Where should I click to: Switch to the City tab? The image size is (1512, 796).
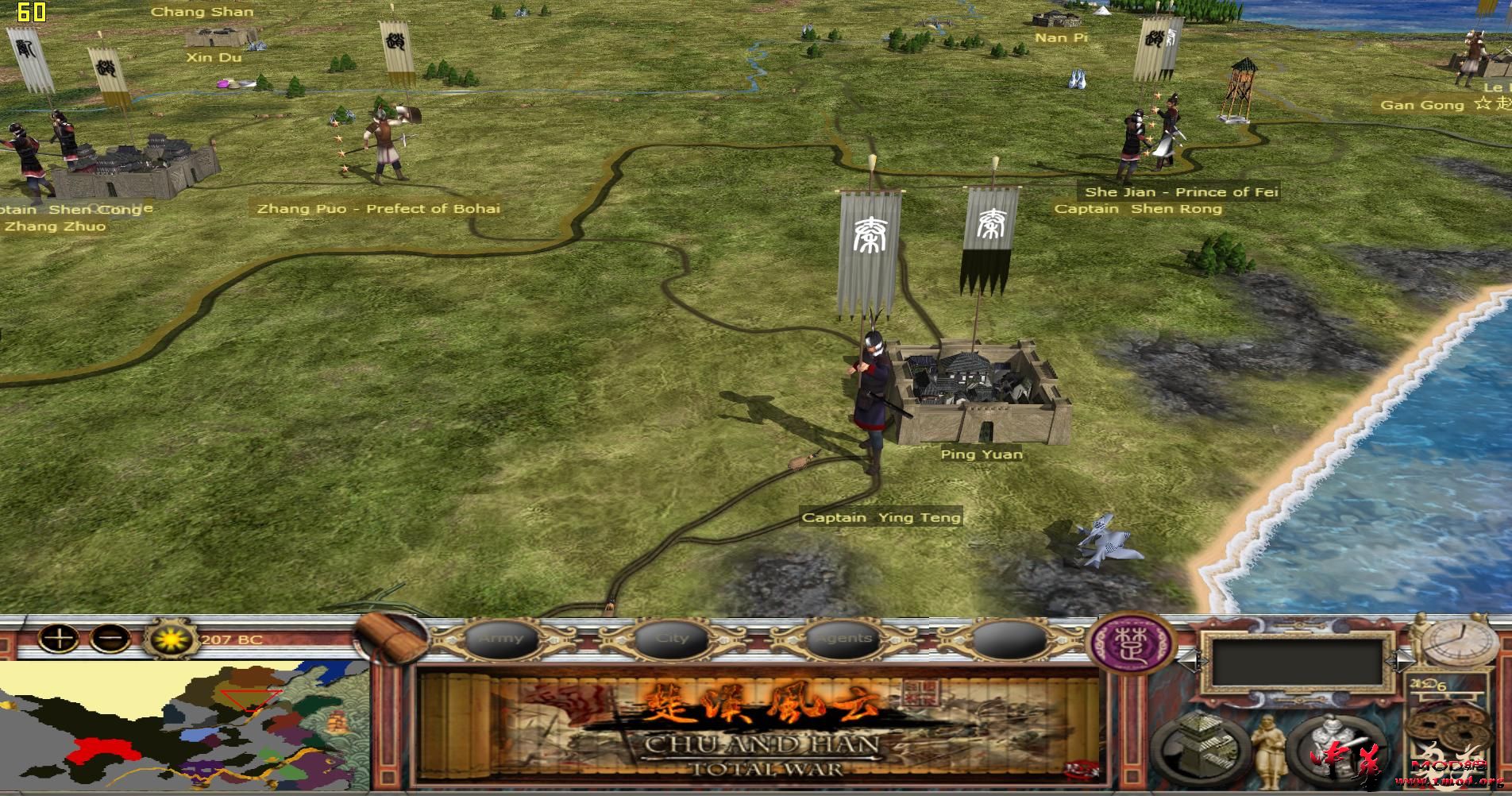pos(671,637)
